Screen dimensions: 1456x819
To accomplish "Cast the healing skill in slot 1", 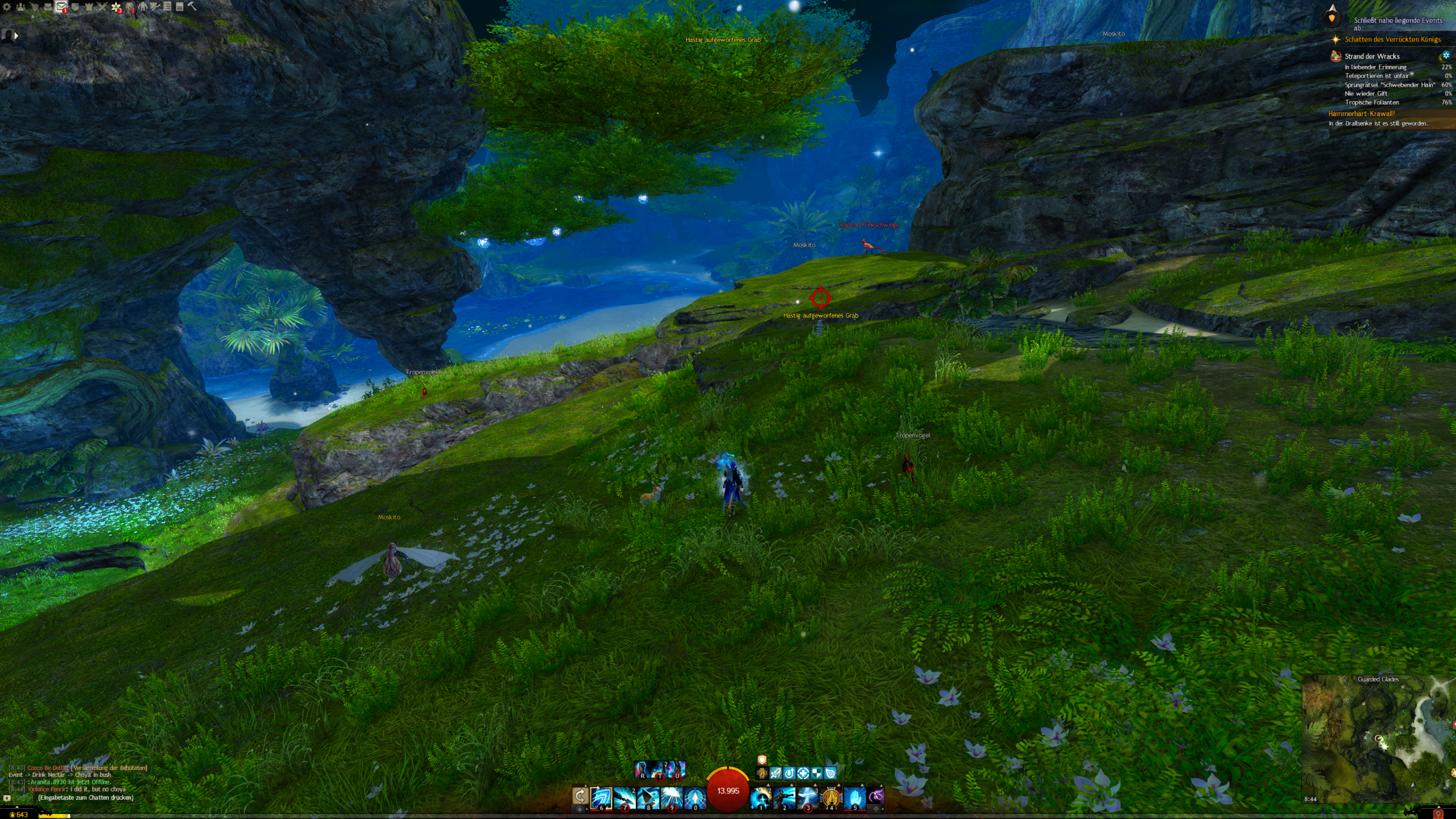I will 760,797.
